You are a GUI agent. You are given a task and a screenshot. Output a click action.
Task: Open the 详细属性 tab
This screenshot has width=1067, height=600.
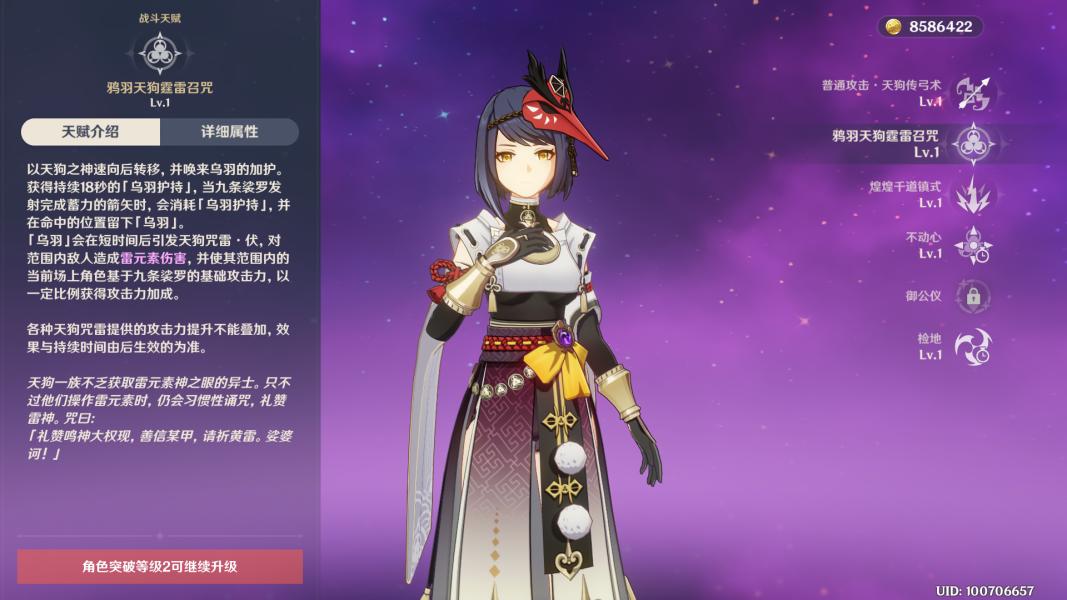(x=229, y=132)
